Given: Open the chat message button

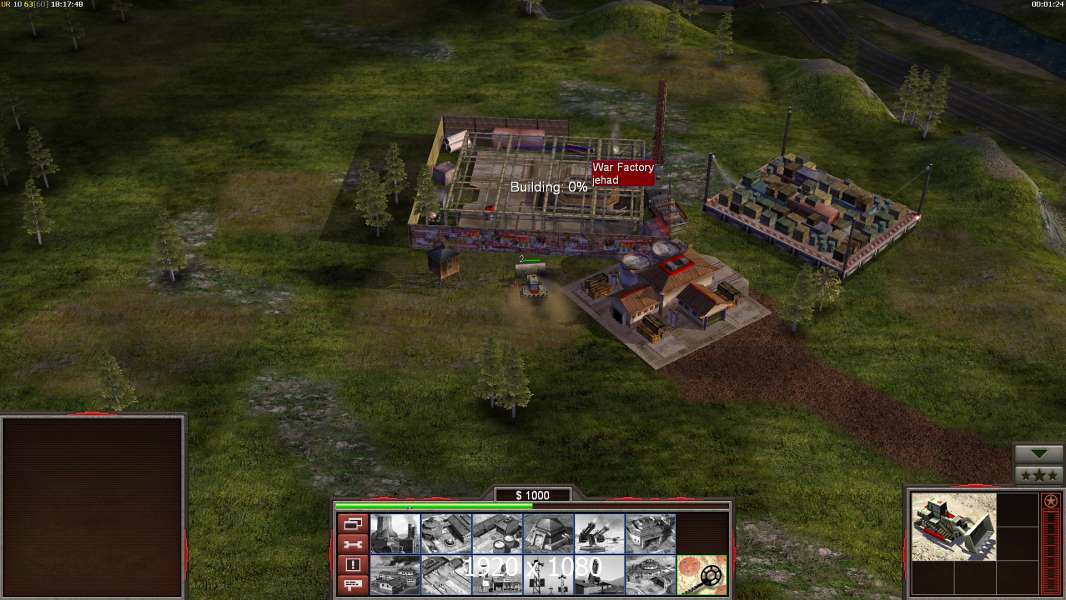Looking at the screenshot, I should tap(352, 586).
